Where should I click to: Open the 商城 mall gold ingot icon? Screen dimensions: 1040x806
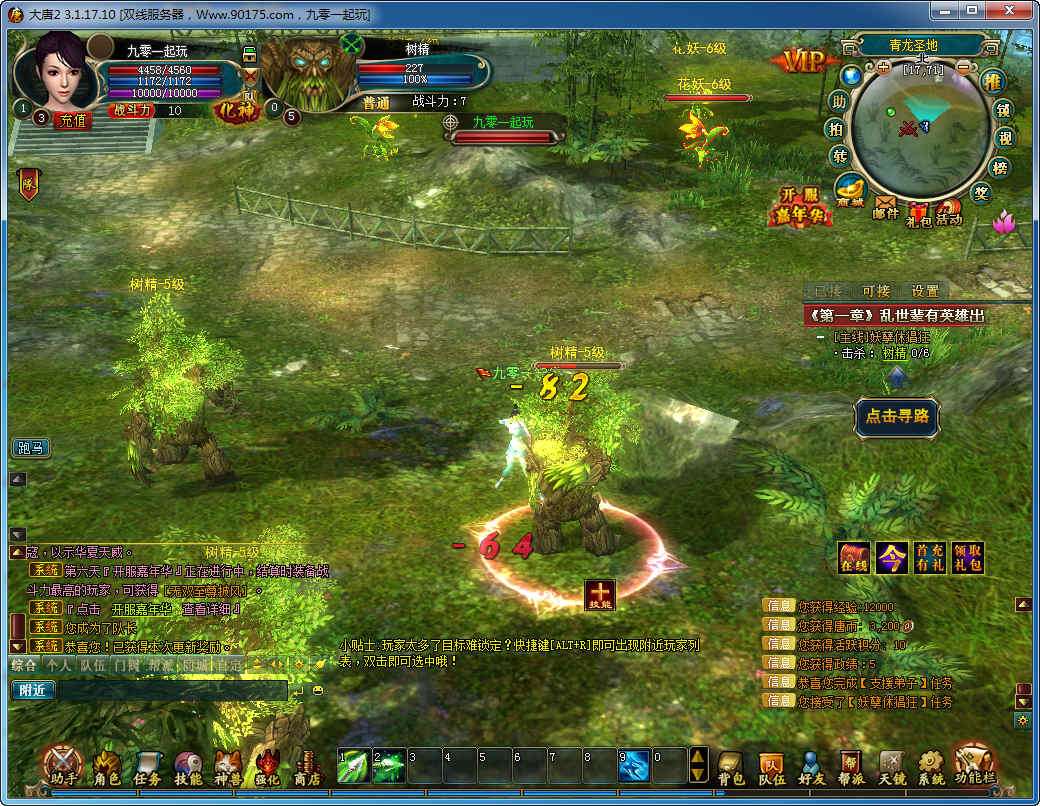(851, 191)
